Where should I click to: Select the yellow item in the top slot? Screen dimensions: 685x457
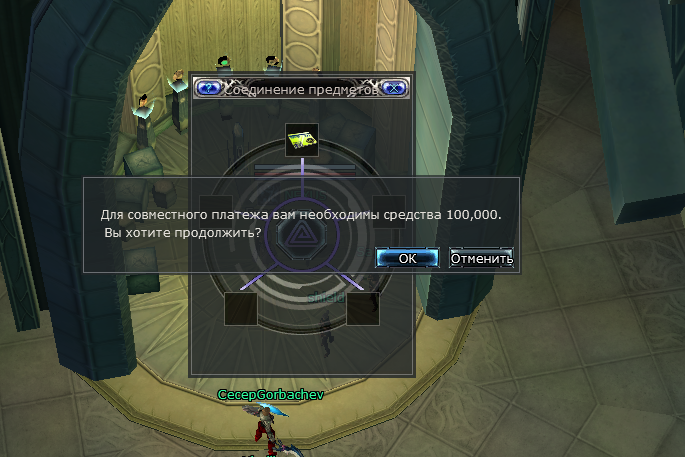click(x=302, y=141)
